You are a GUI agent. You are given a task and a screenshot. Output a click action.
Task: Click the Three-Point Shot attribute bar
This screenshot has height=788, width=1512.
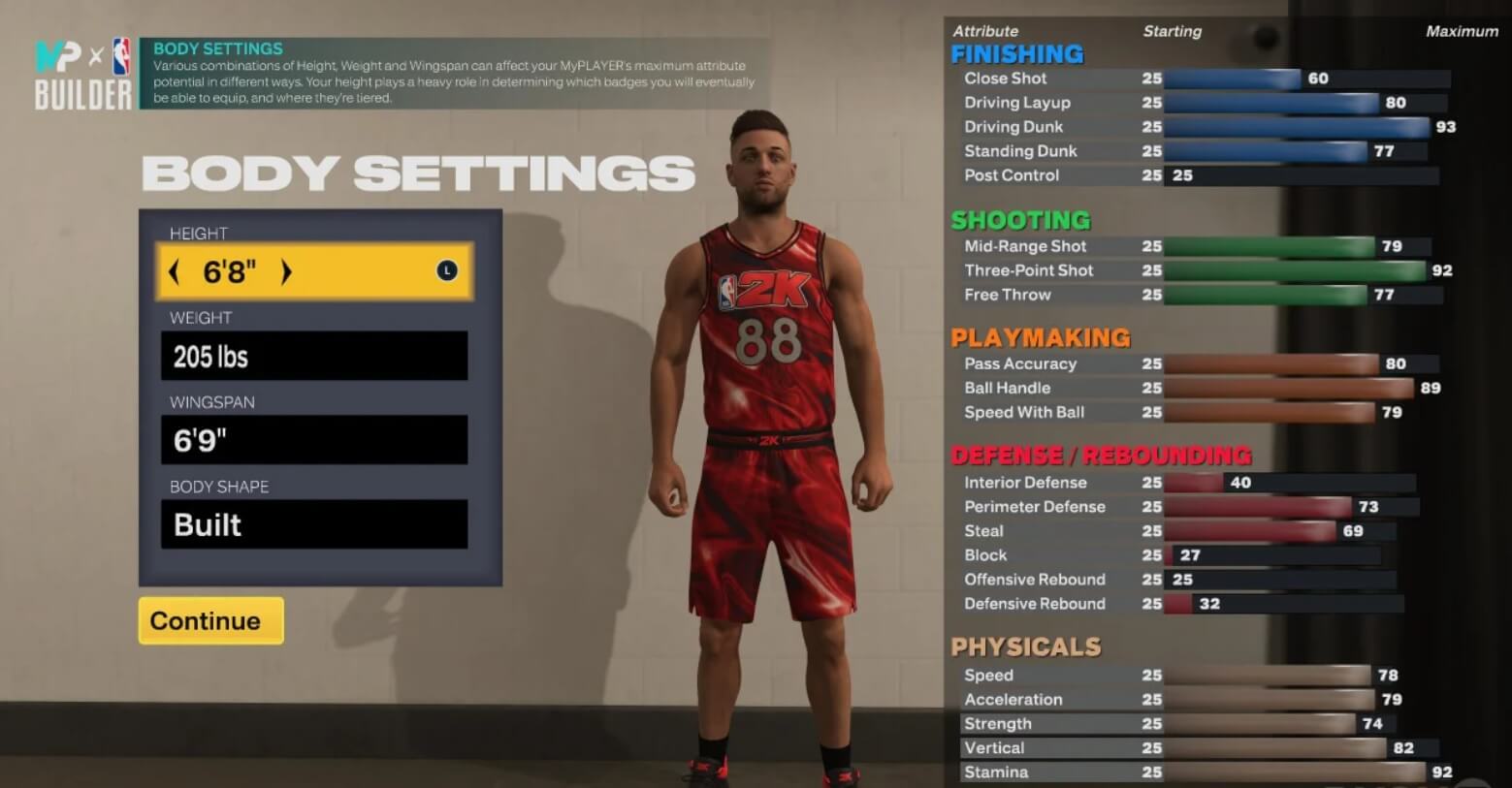click(x=1290, y=269)
